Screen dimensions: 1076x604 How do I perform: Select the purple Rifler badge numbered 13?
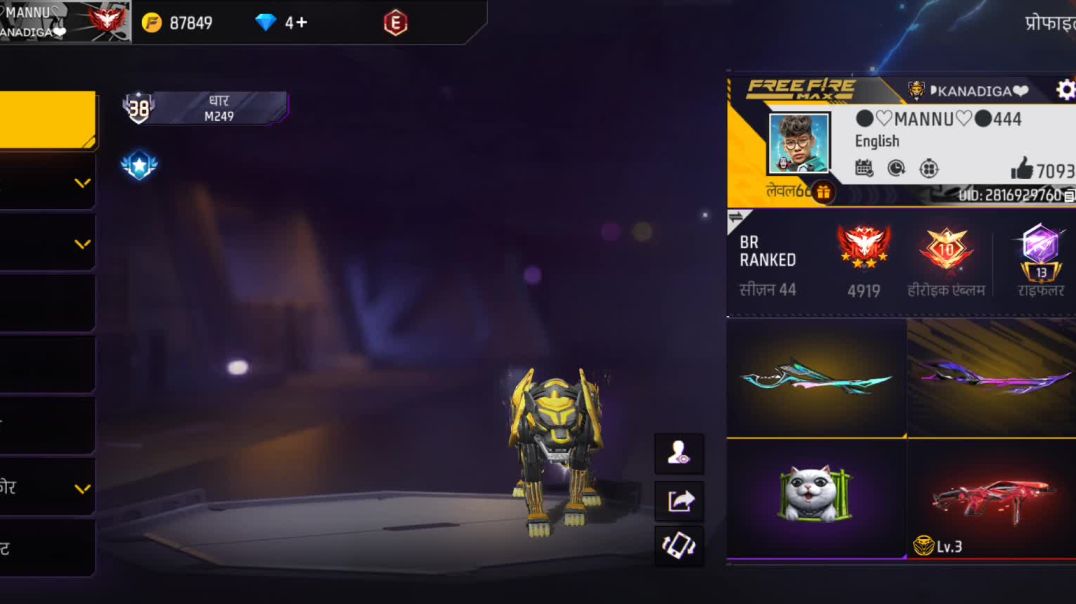(x=1041, y=250)
